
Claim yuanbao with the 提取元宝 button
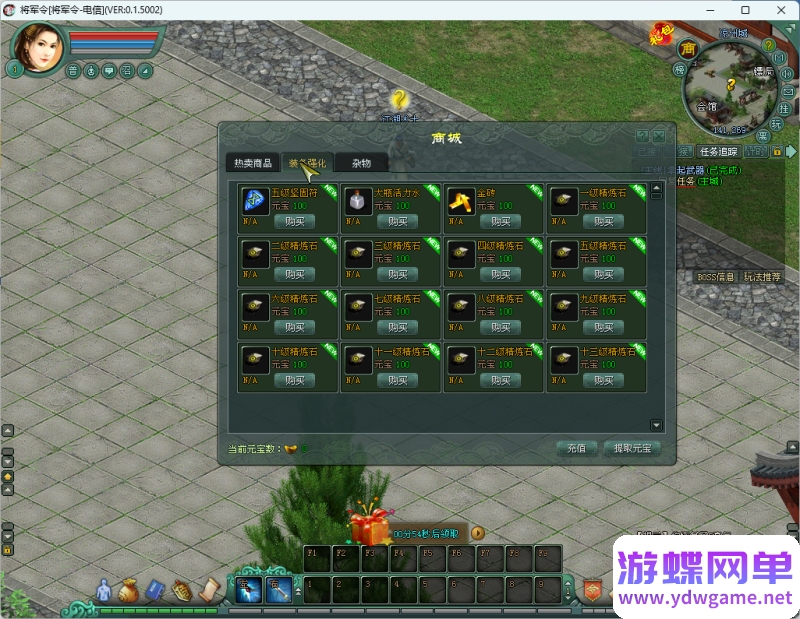tap(632, 449)
